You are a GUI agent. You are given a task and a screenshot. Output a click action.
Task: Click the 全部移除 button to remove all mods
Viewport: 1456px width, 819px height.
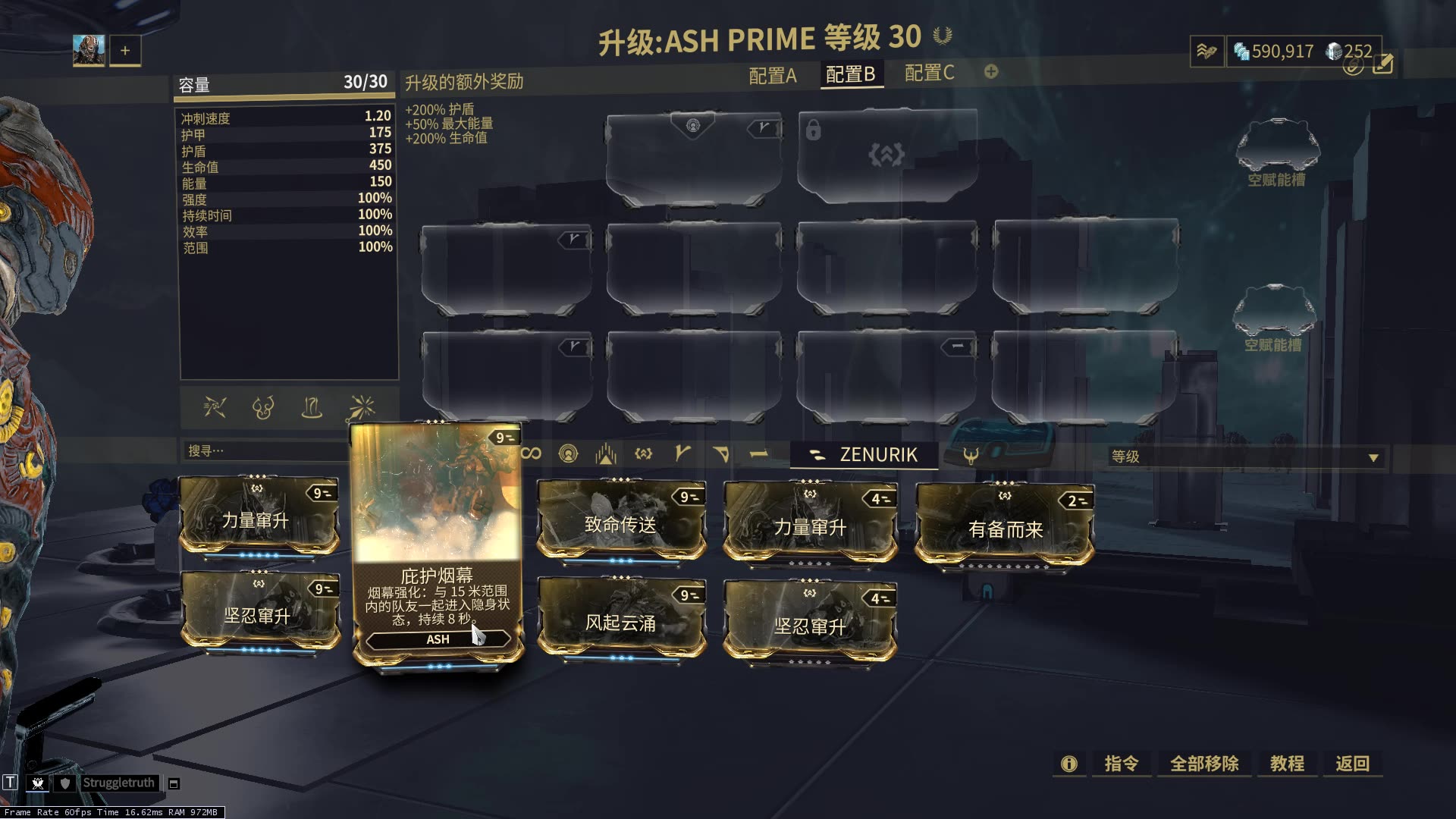coord(1204,764)
